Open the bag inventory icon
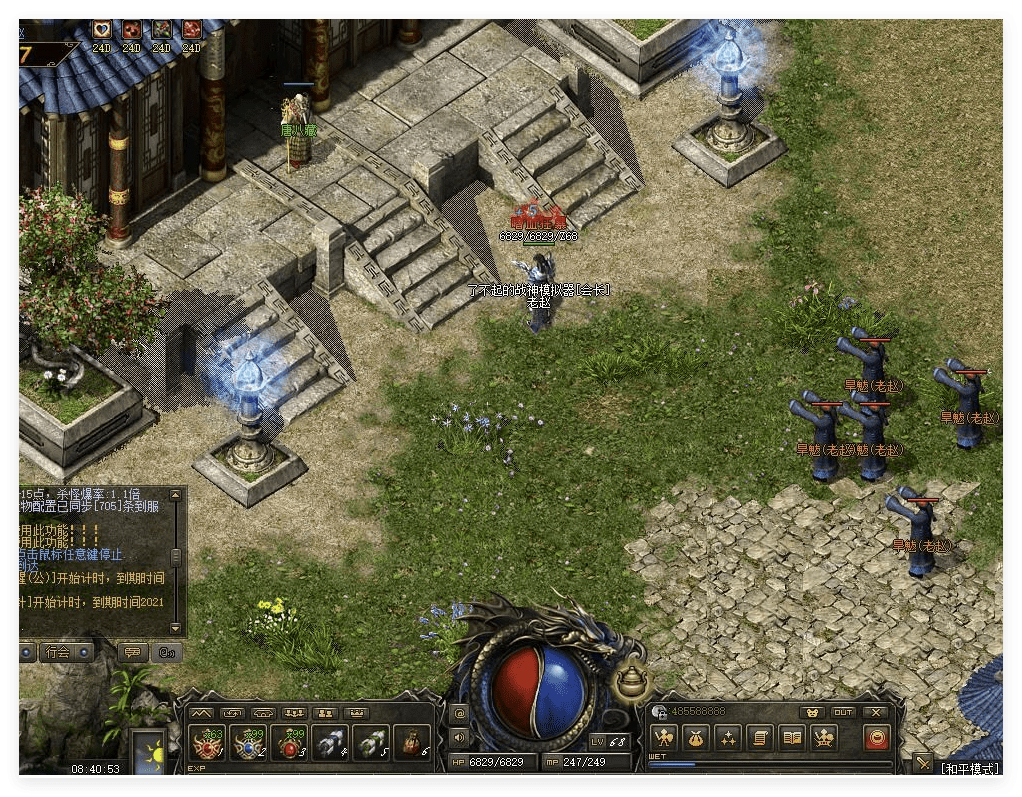This screenshot has height=797, width=1022. tap(695, 738)
